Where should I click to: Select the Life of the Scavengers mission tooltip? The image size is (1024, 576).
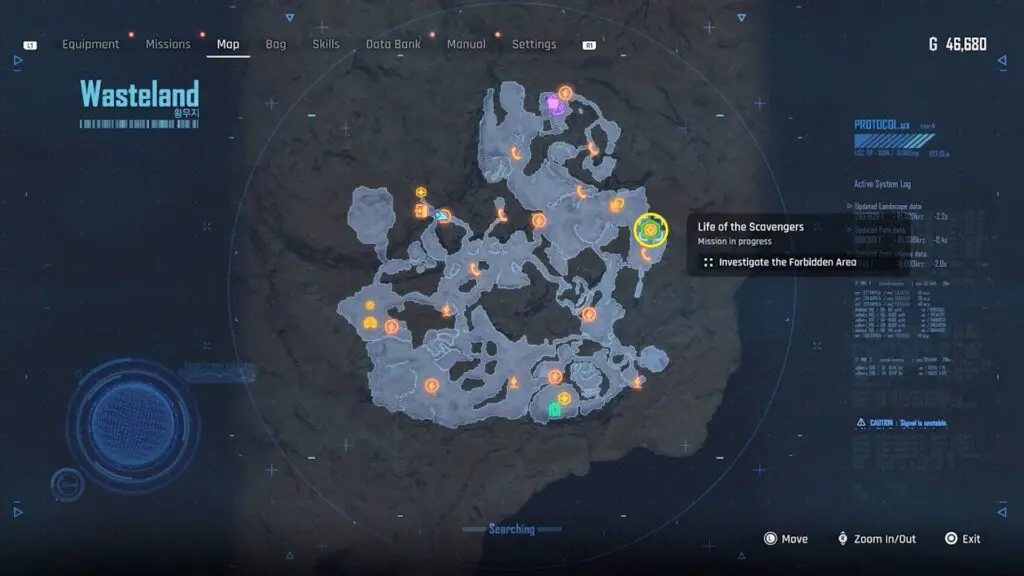click(750, 227)
